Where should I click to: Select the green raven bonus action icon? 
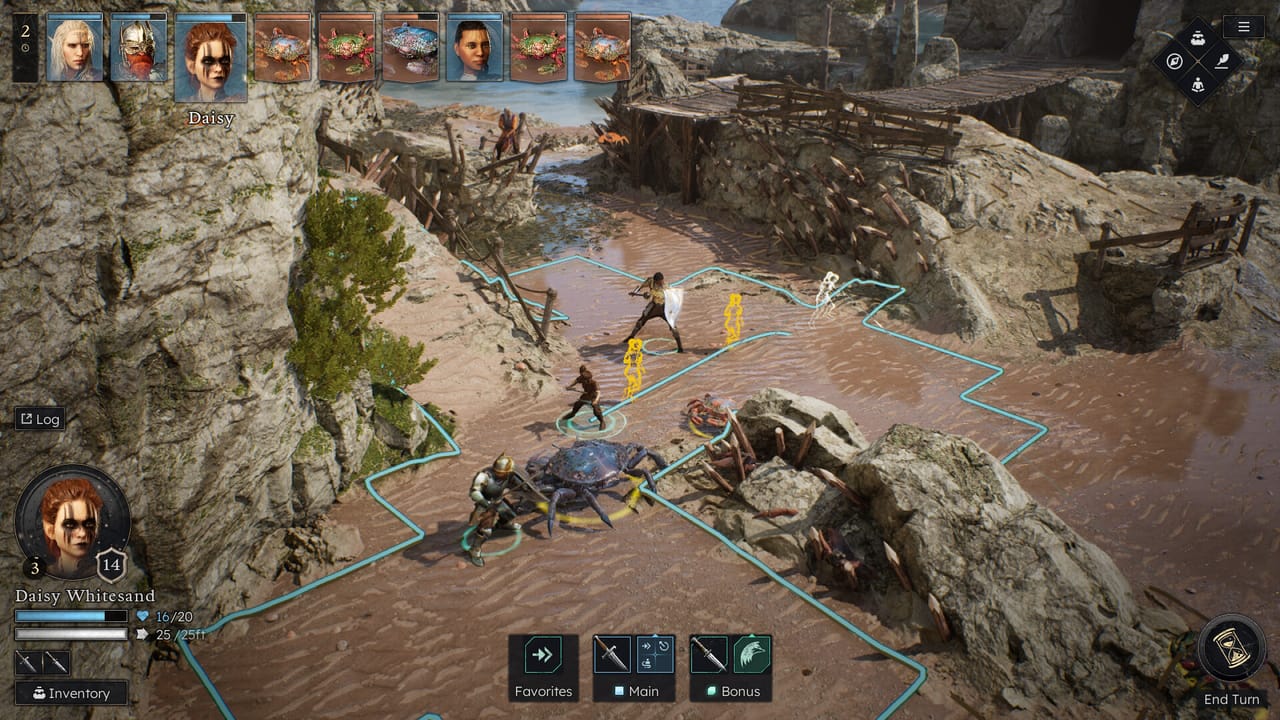coord(751,653)
